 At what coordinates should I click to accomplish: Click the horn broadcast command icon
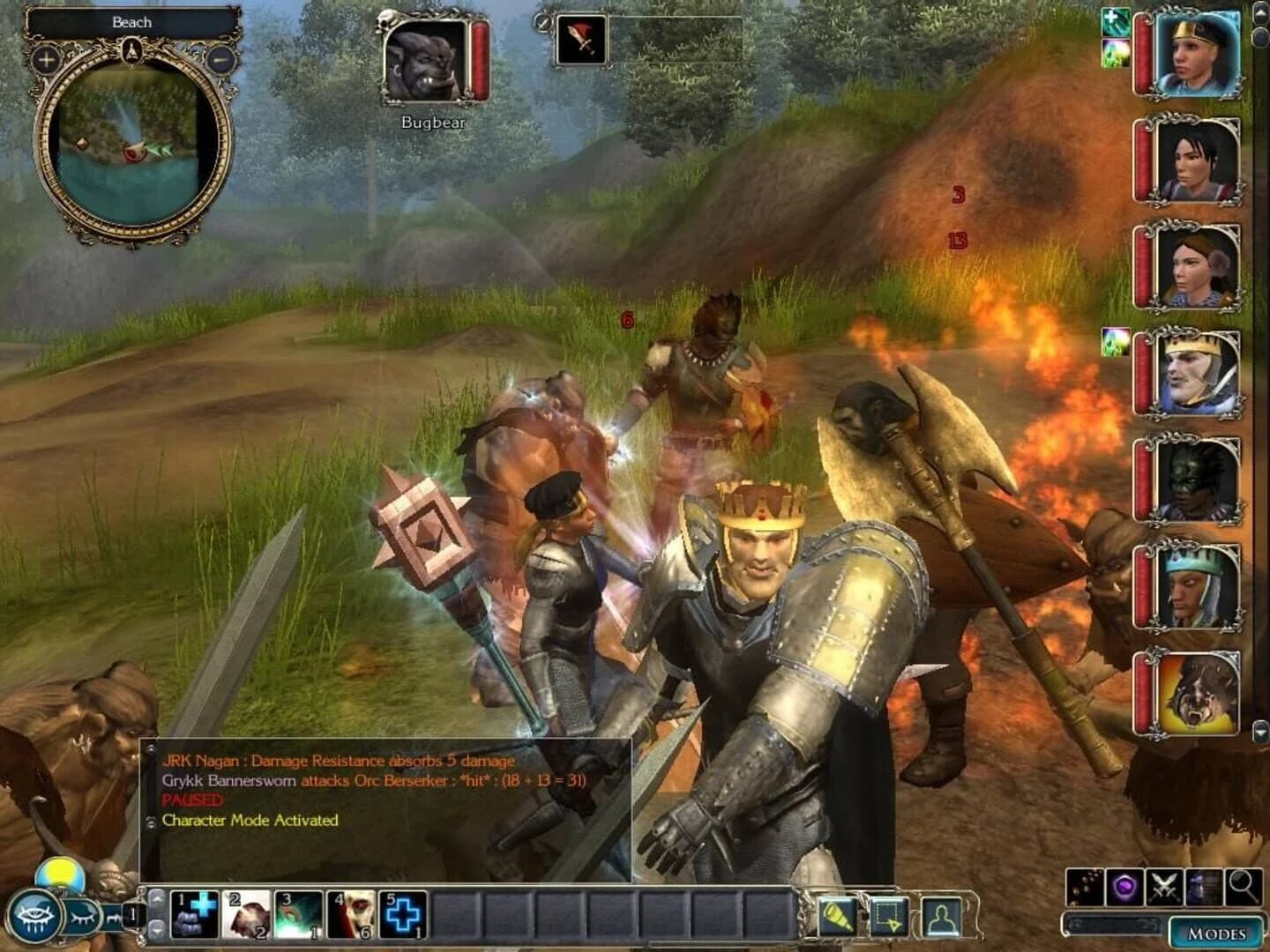pos(837,916)
